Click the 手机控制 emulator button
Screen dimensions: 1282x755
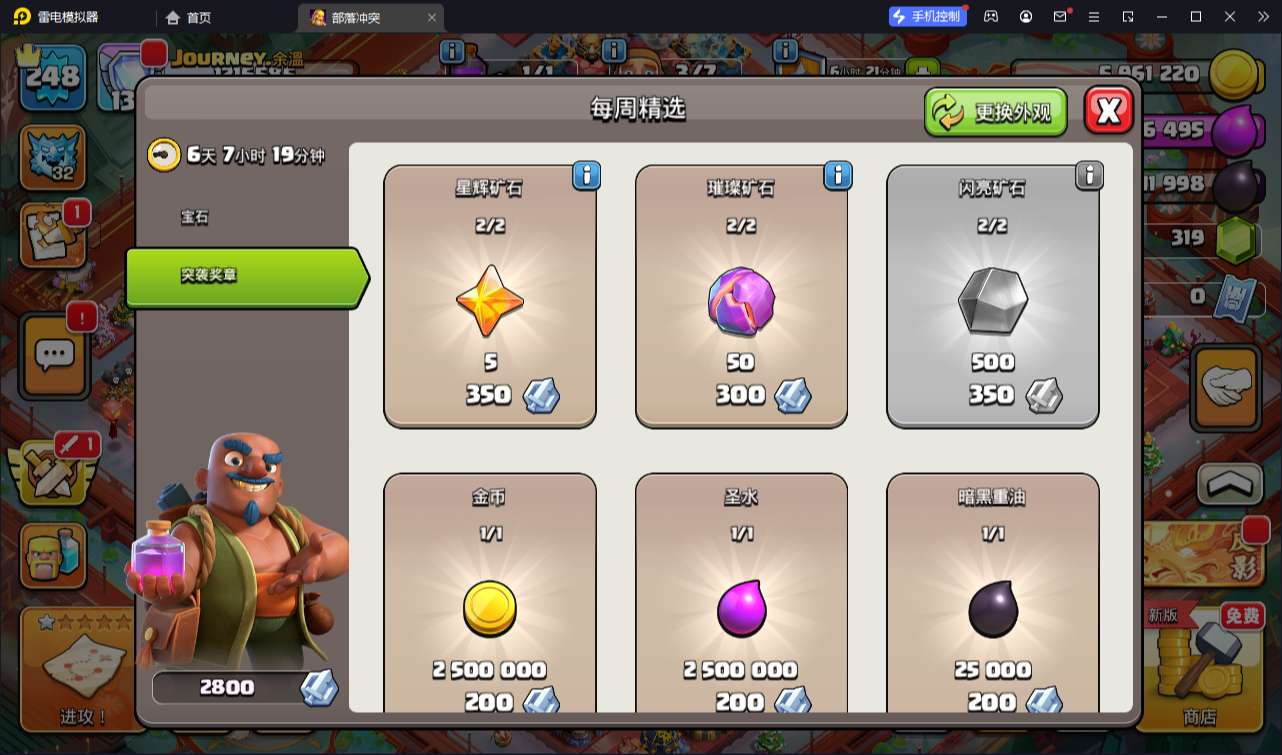tap(927, 16)
